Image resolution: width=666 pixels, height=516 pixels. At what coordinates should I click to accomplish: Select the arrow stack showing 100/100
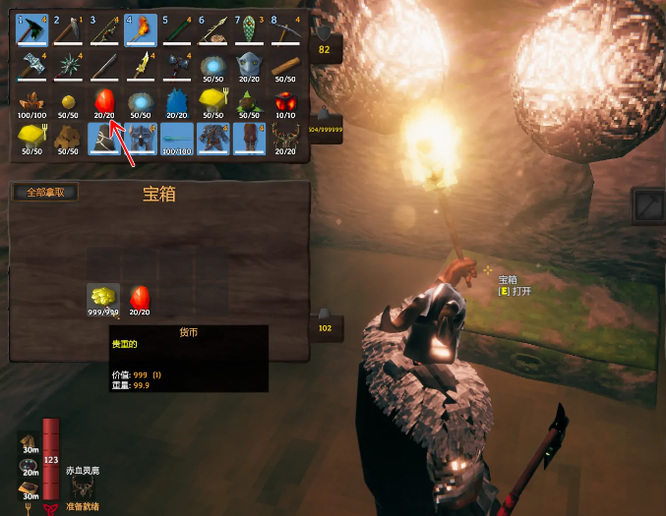(176, 139)
